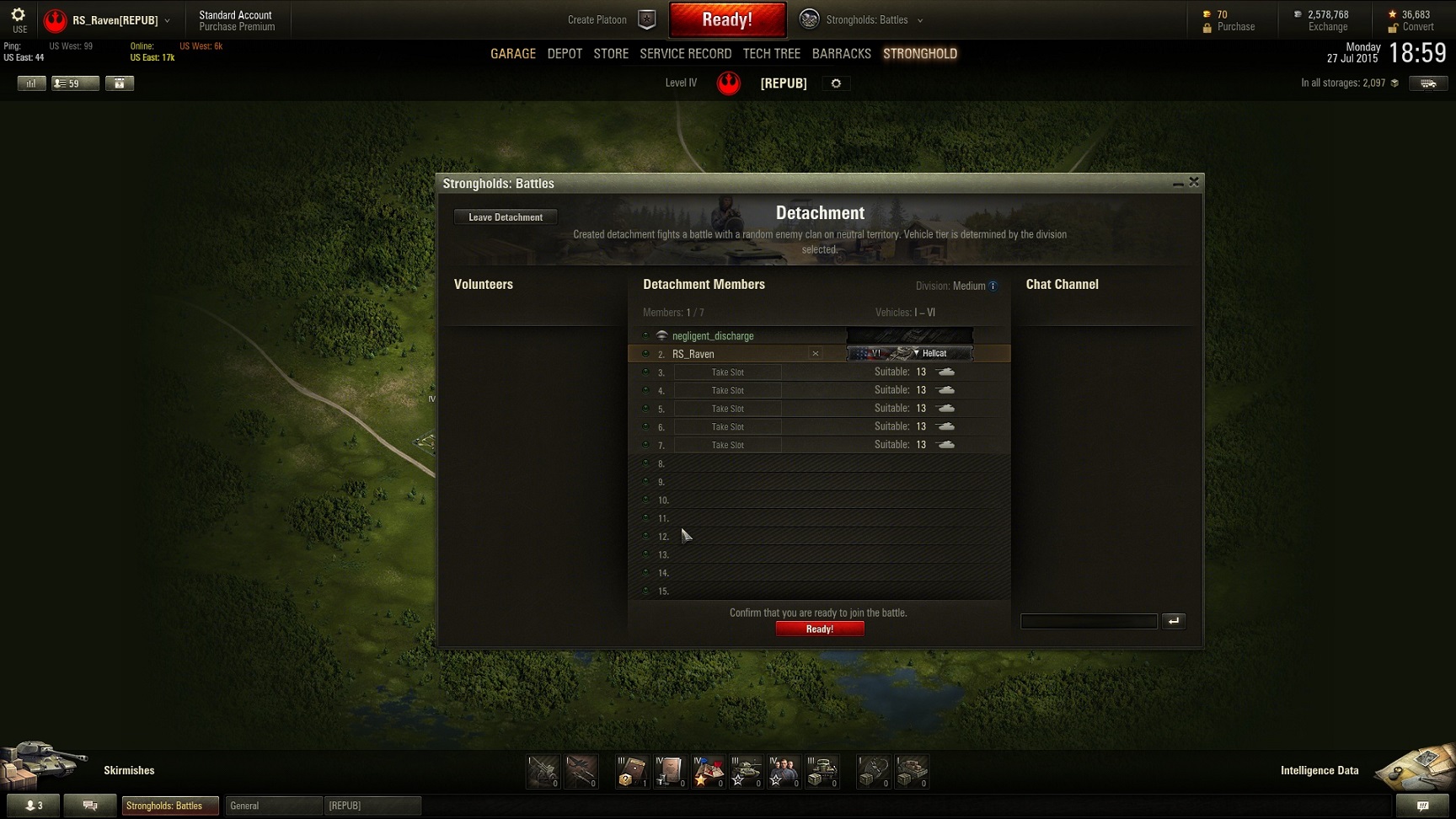Close the Strongholds: Battles window
The width and height of the screenshot is (1456, 819).
[x=1194, y=182]
